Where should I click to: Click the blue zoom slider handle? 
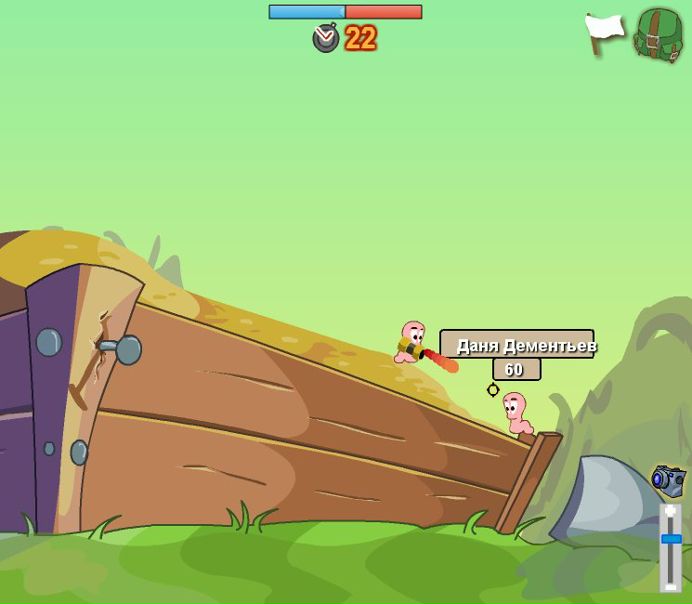point(671,539)
